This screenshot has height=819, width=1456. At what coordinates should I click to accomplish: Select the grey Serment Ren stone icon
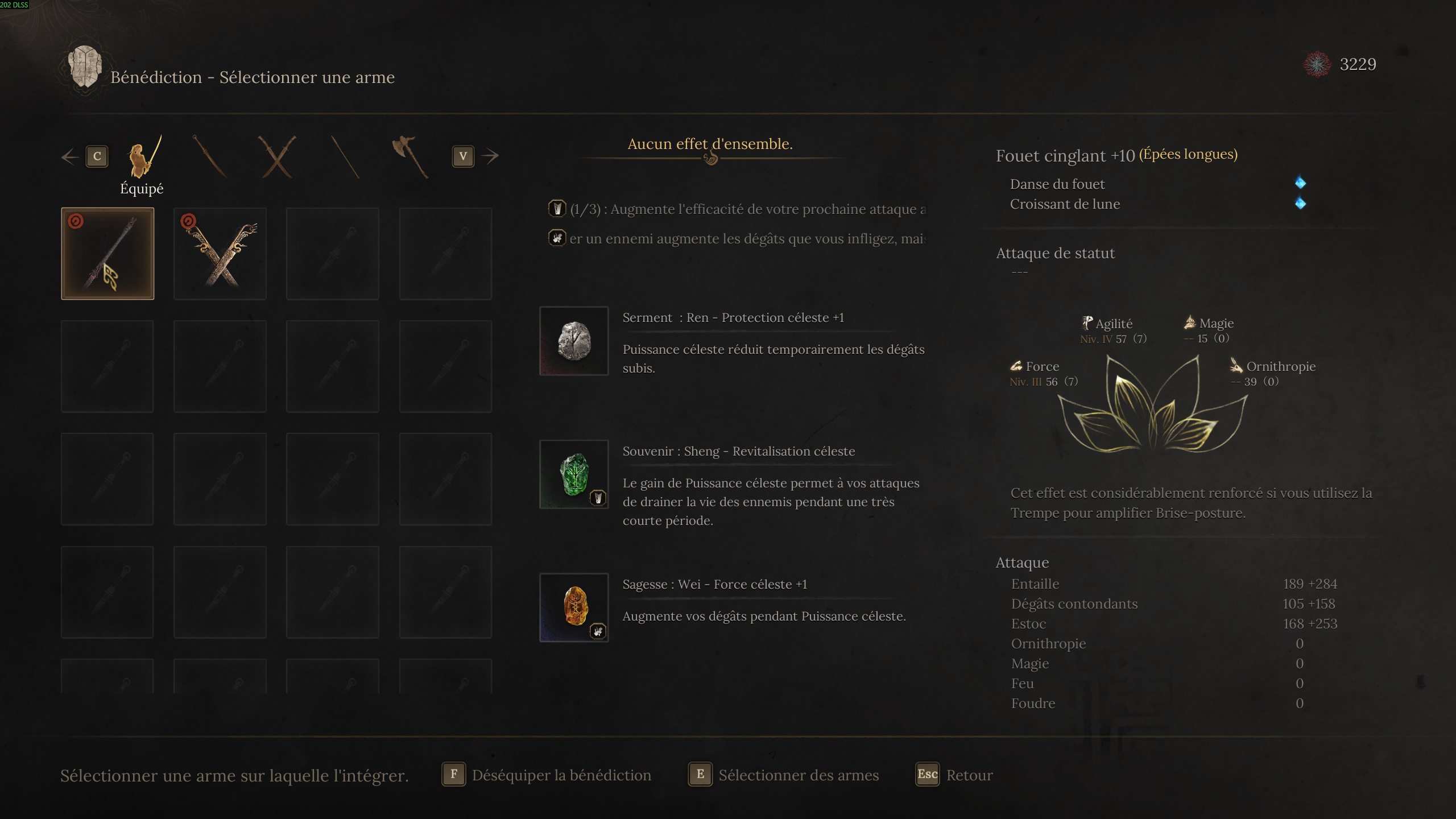(574, 341)
